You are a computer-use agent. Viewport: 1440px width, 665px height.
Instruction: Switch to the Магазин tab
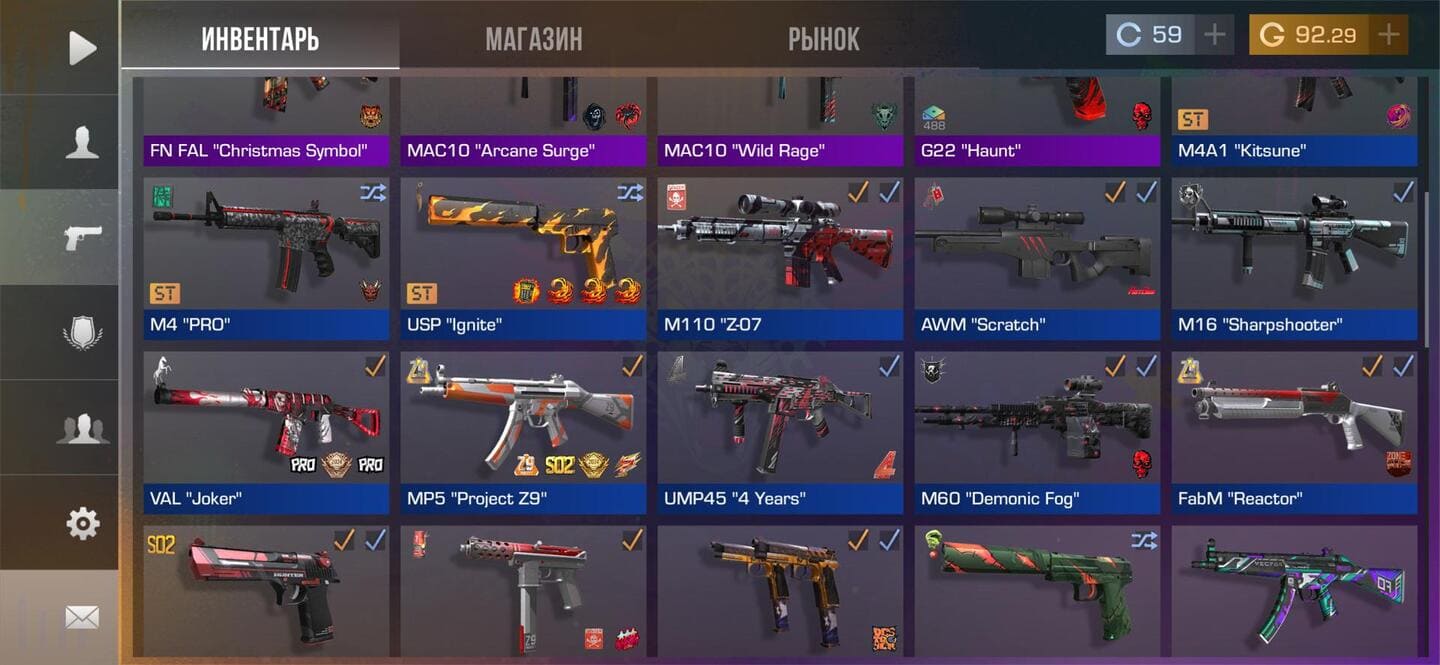533,39
